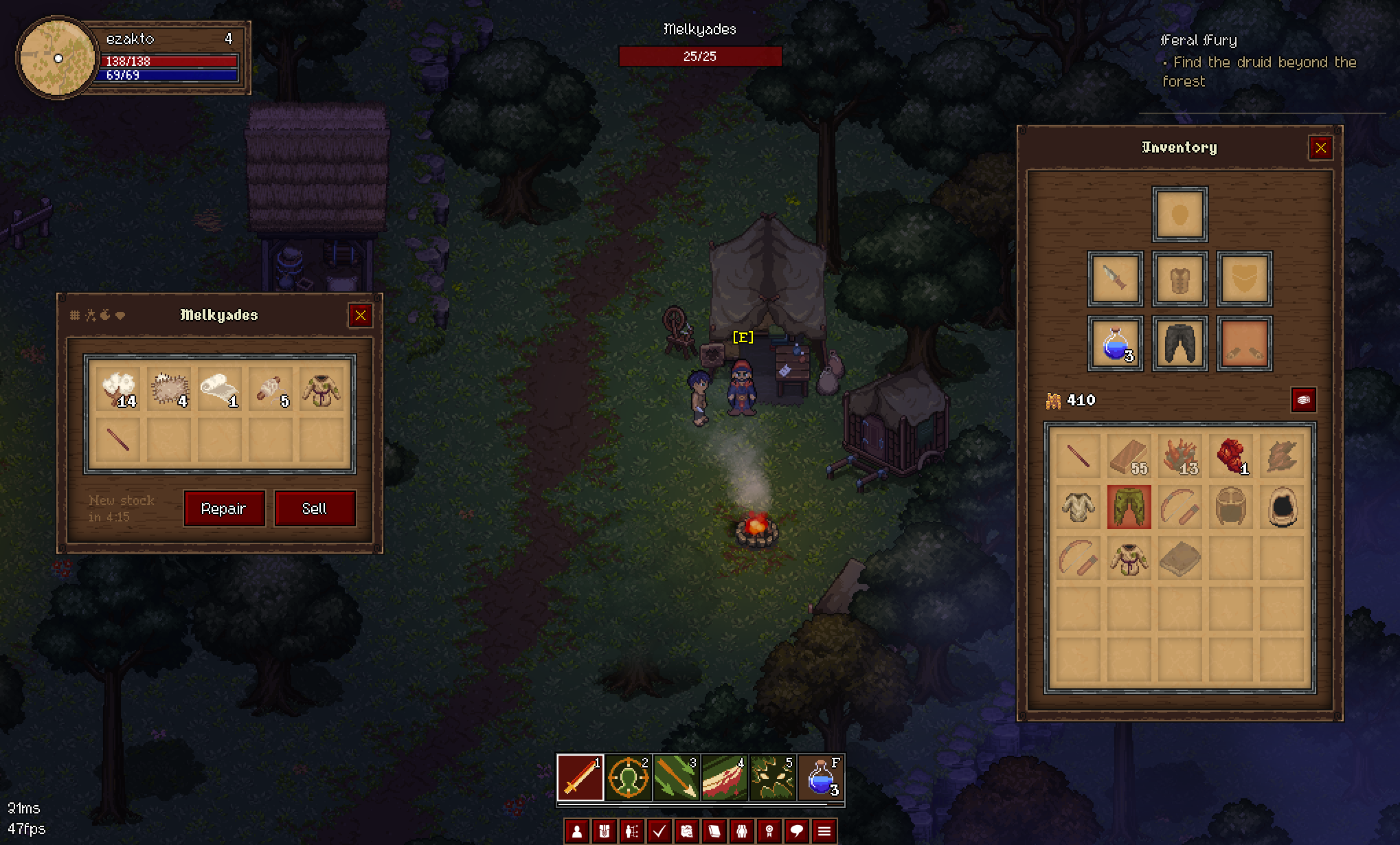This screenshot has height=845, width=1400.
Task: Click the Sell button in merchant window
Action: tap(315, 508)
